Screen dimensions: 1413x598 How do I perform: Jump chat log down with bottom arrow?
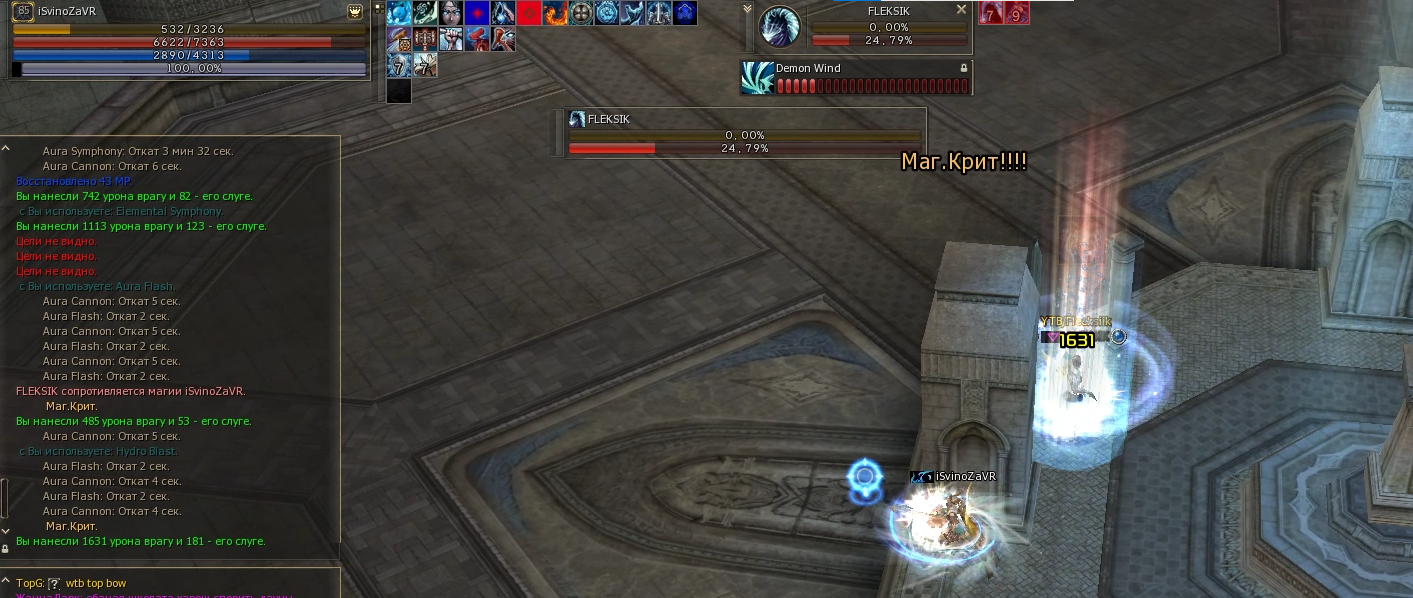(5, 531)
